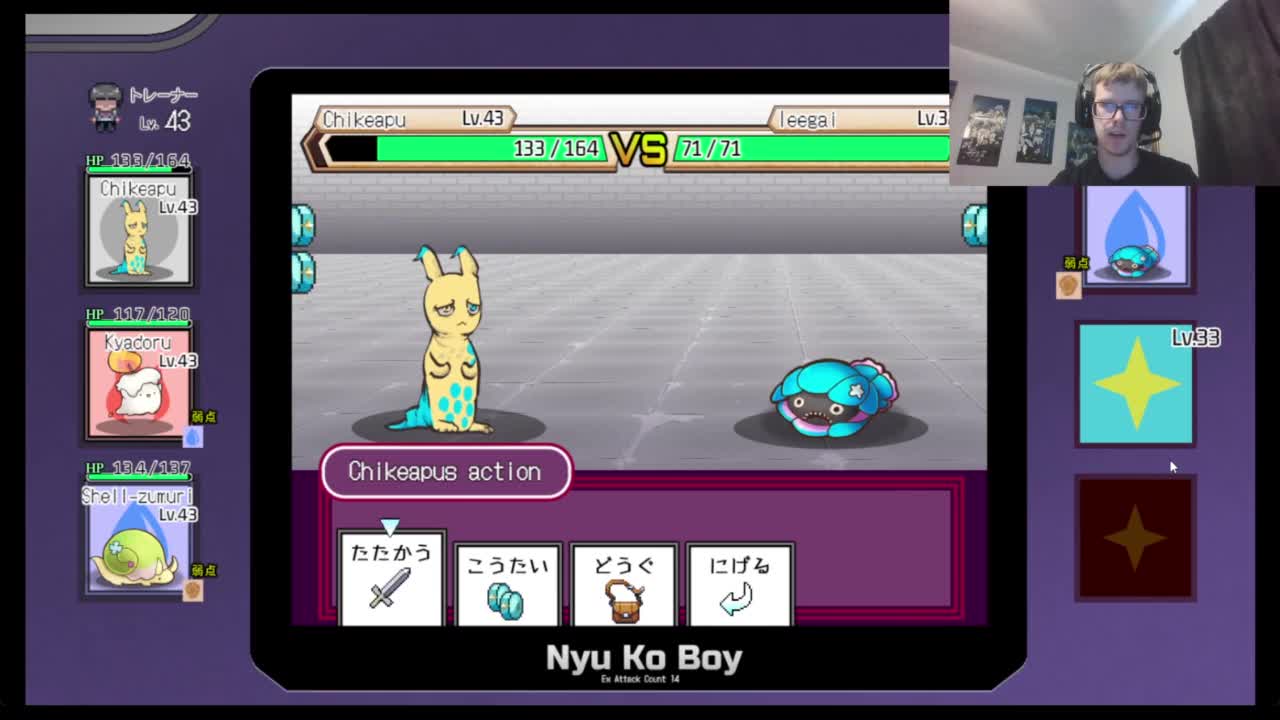Select the Lv.33 yellow star enemy card
The width and height of the screenshot is (1280, 720).
click(1136, 383)
